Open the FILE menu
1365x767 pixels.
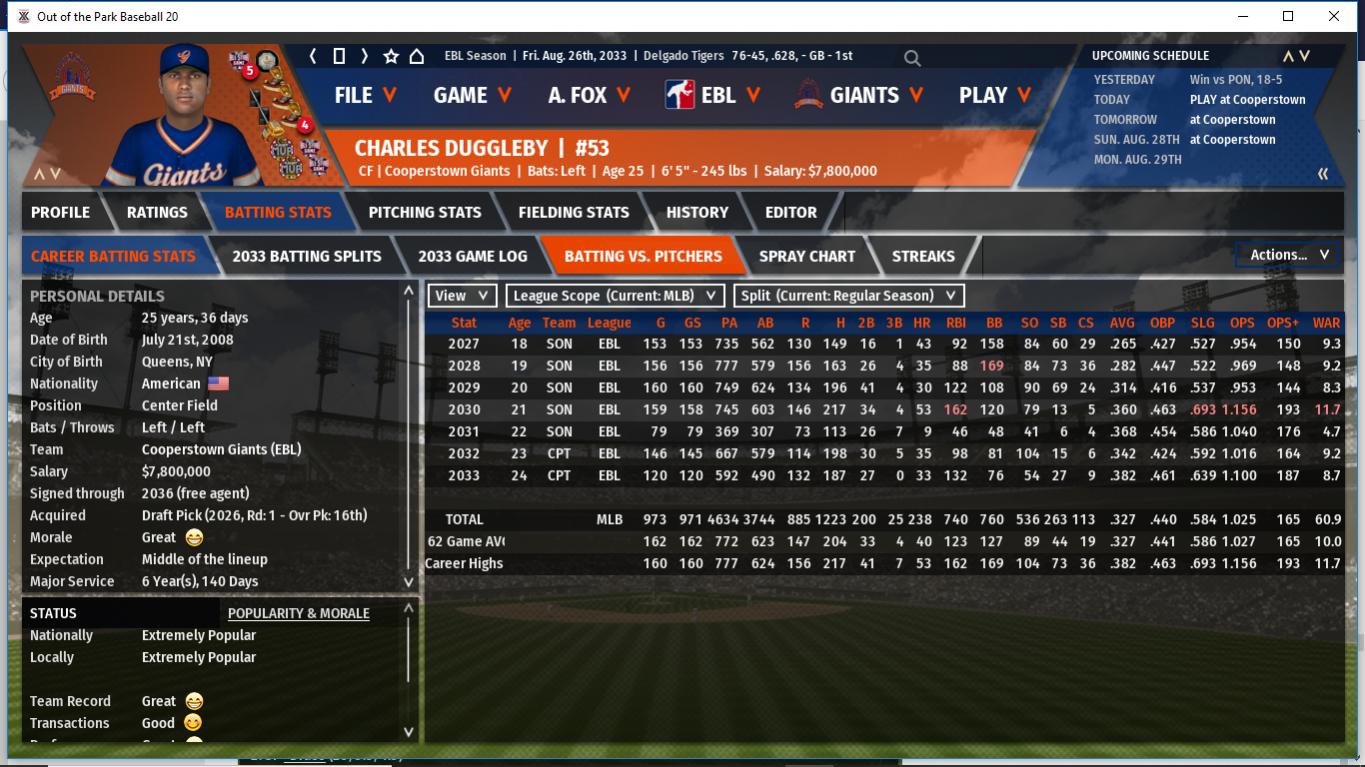[365, 95]
